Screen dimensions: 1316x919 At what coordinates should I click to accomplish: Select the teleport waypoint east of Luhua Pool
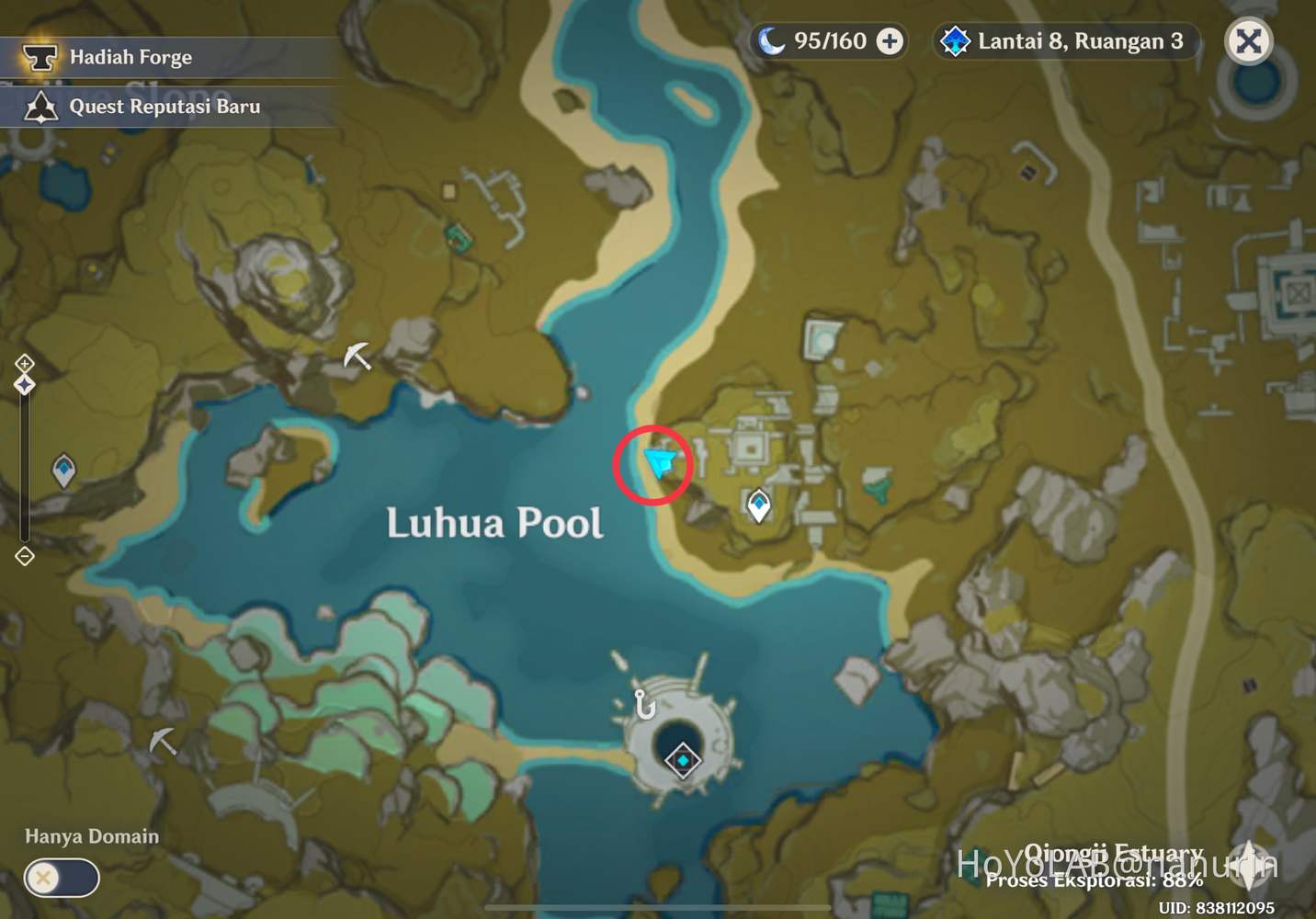tap(758, 502)
